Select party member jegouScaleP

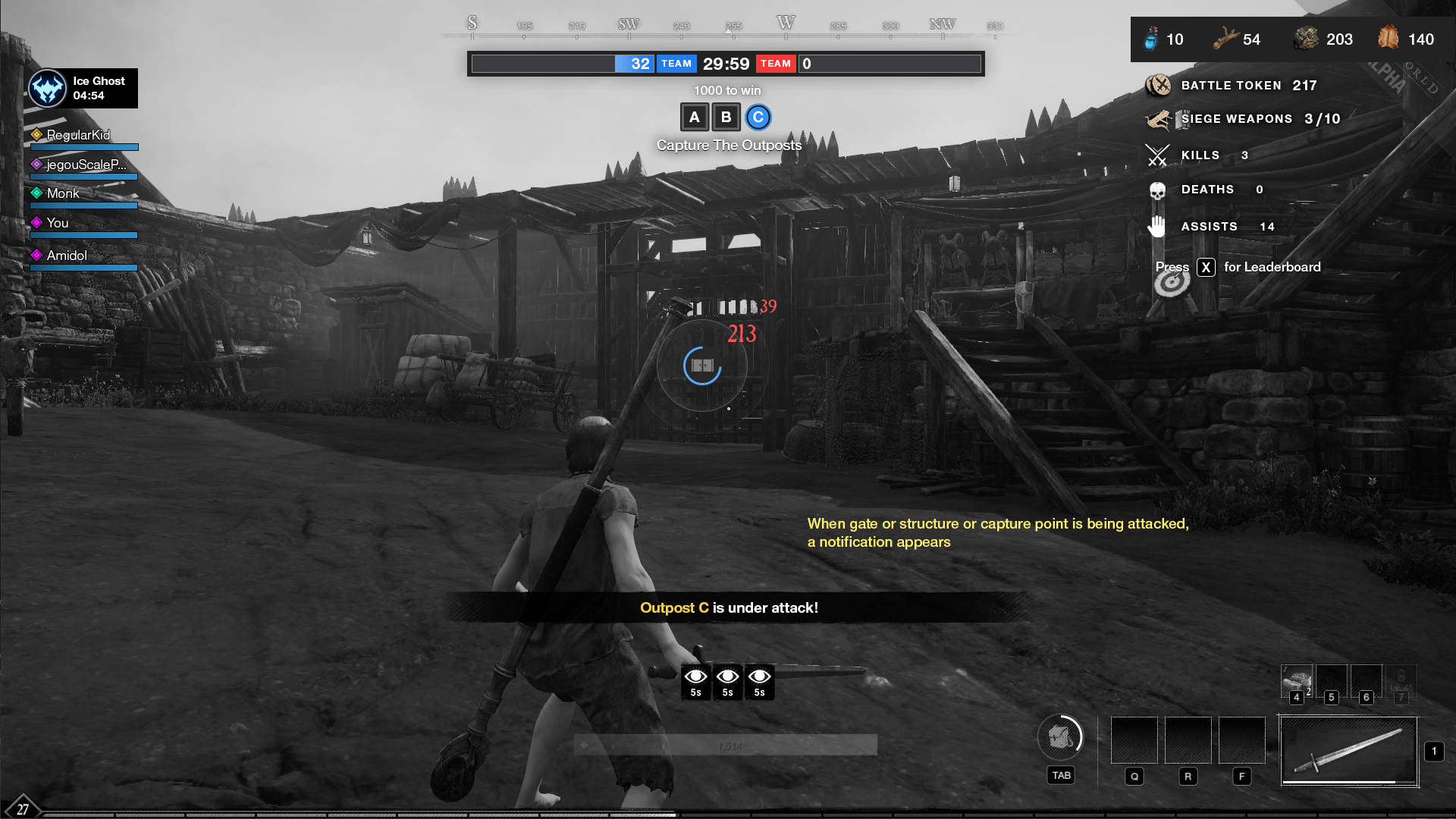[86, 165]
